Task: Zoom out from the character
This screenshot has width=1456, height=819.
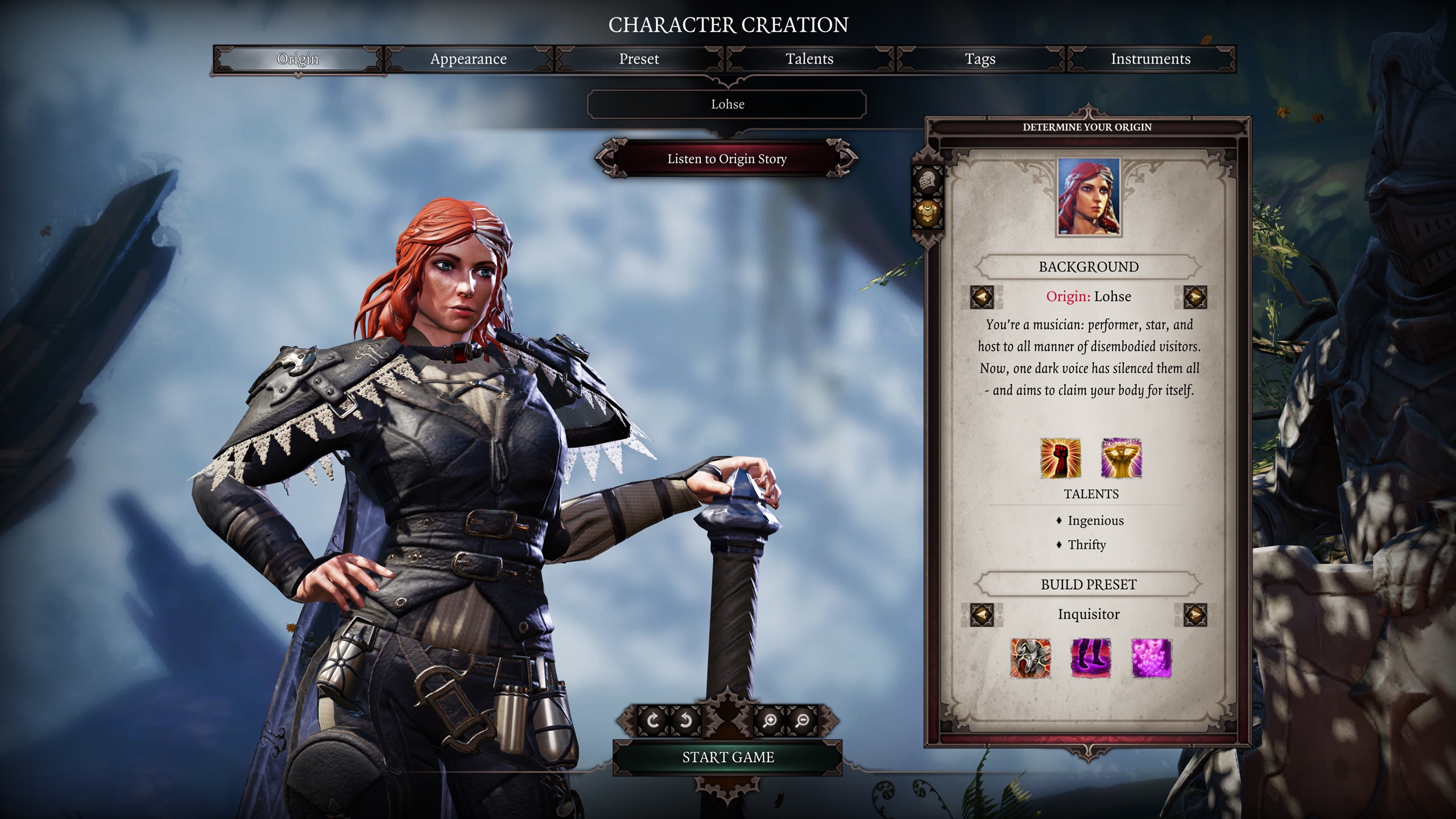Action: click(x=802, y=721)
